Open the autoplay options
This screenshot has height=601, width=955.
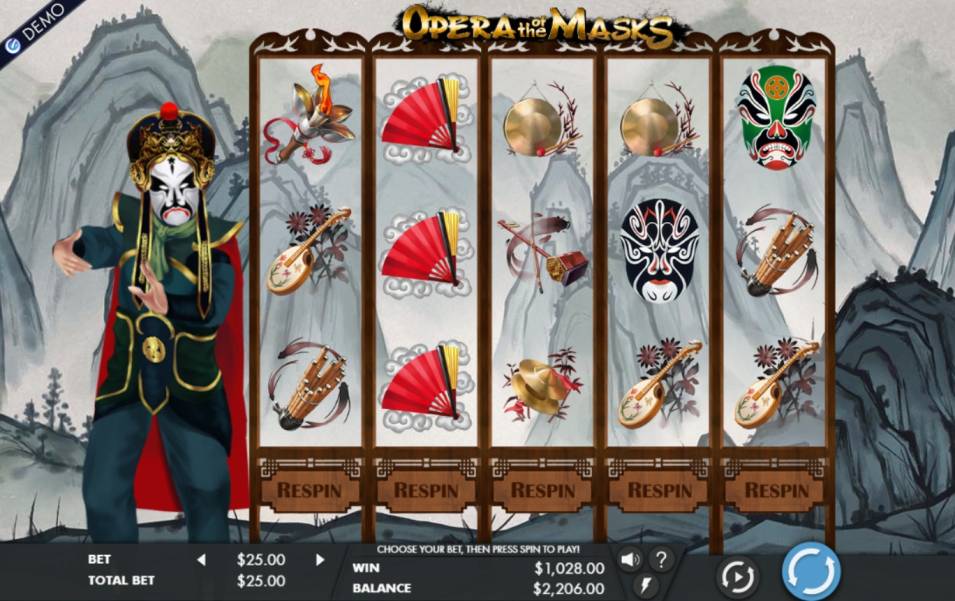(x=737, y=577)
